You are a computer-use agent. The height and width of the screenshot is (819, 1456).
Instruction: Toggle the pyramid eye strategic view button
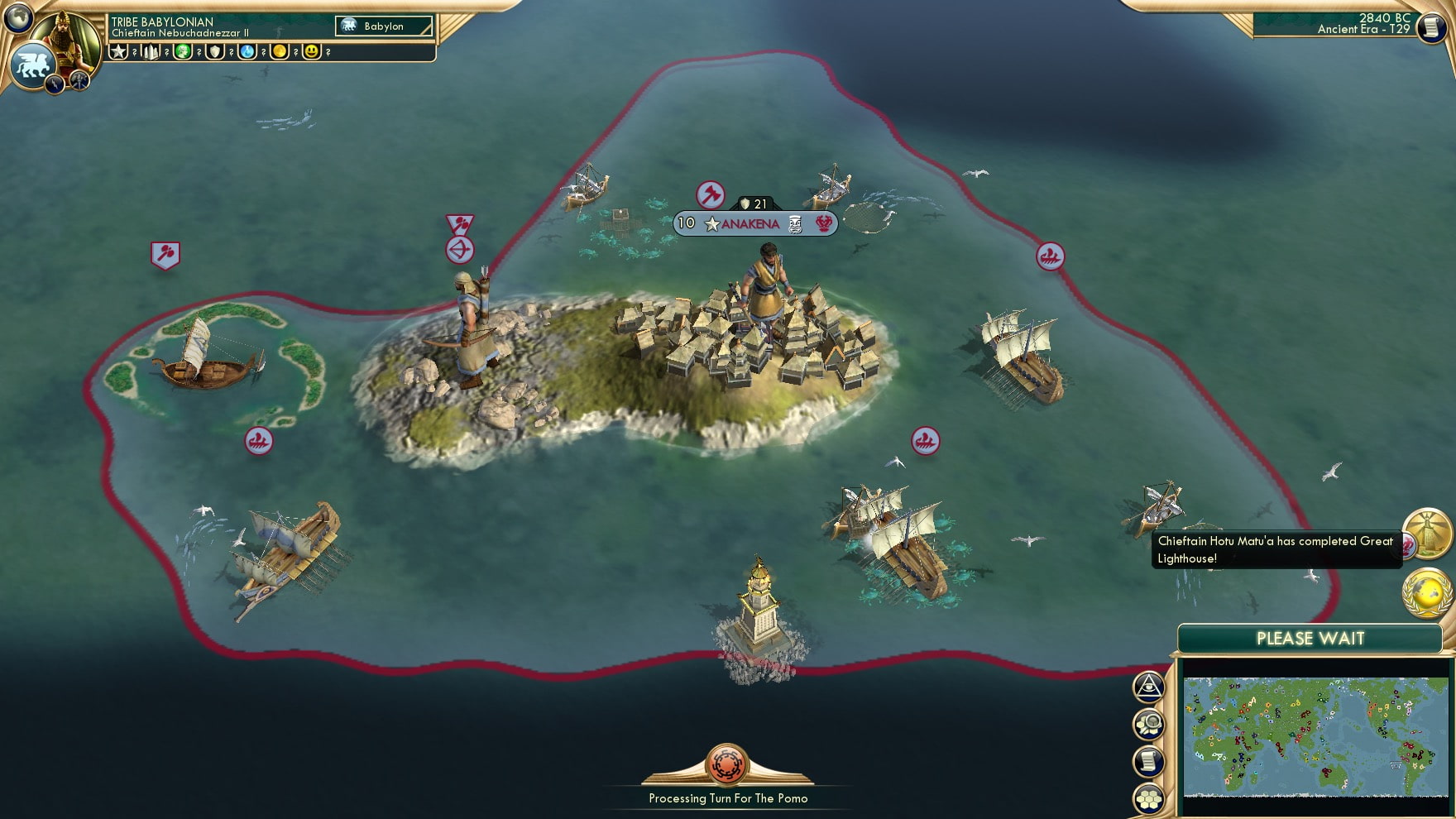coord(1148,686)
